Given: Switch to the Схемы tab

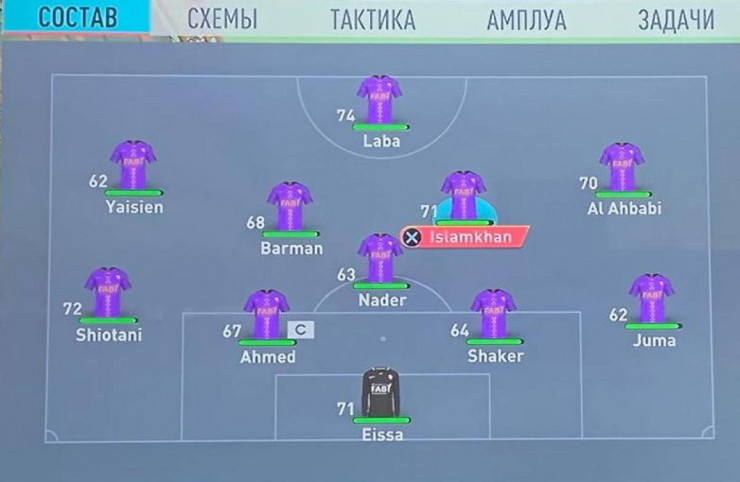Looking at the screenshot, I should pos(222,19).
